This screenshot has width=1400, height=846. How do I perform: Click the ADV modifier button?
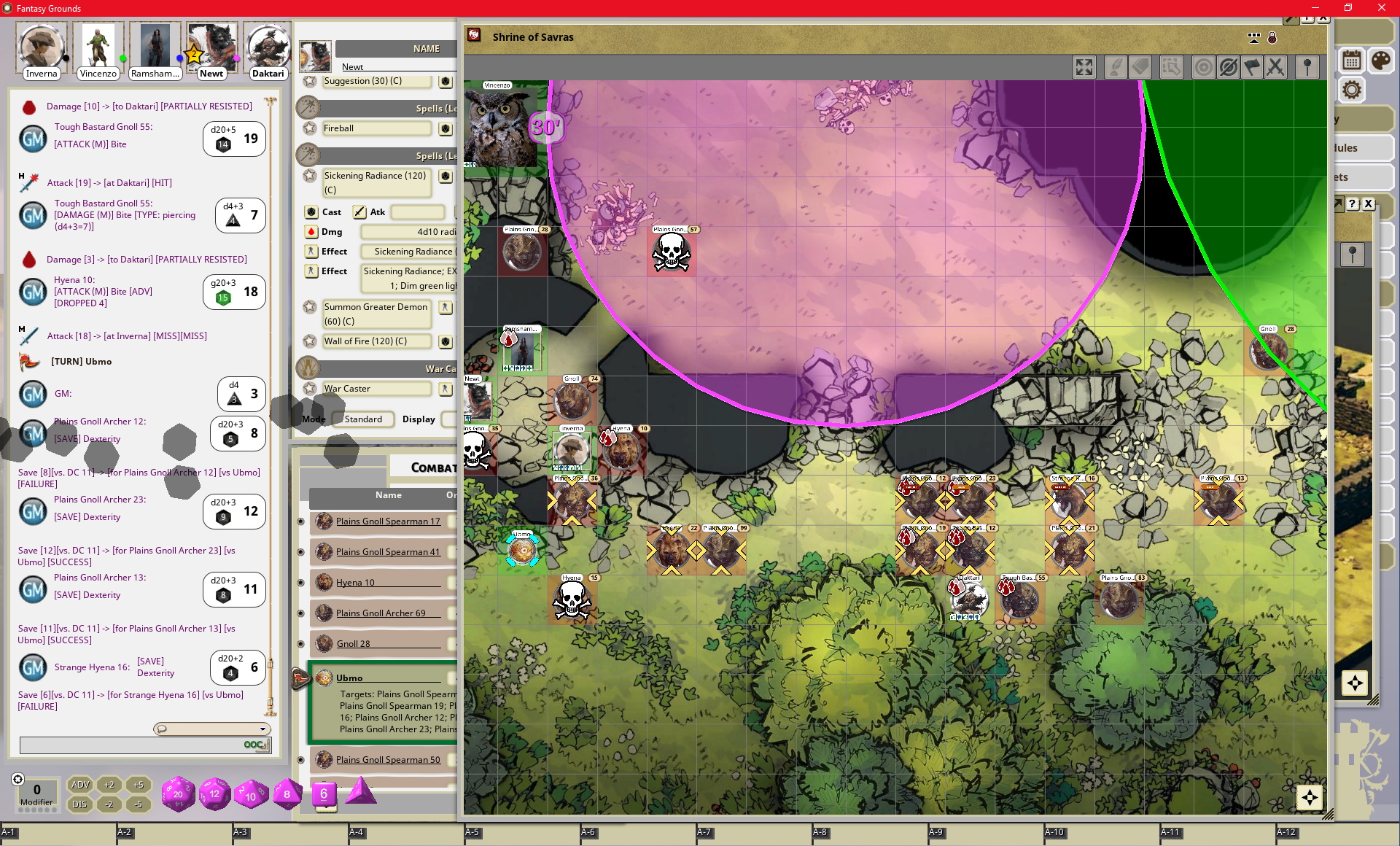tap(79, 785)
